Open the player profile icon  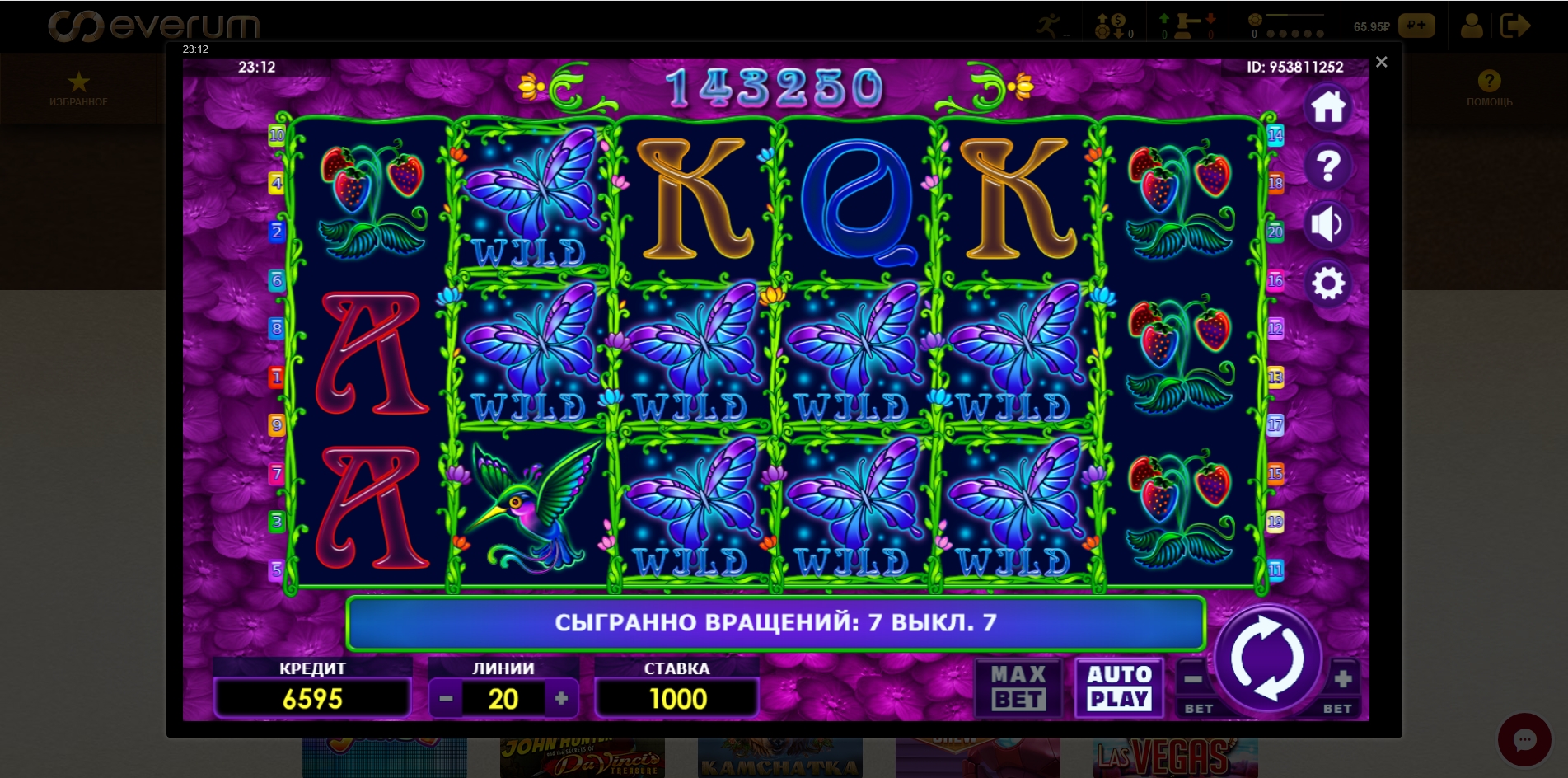pos(1472,26)
